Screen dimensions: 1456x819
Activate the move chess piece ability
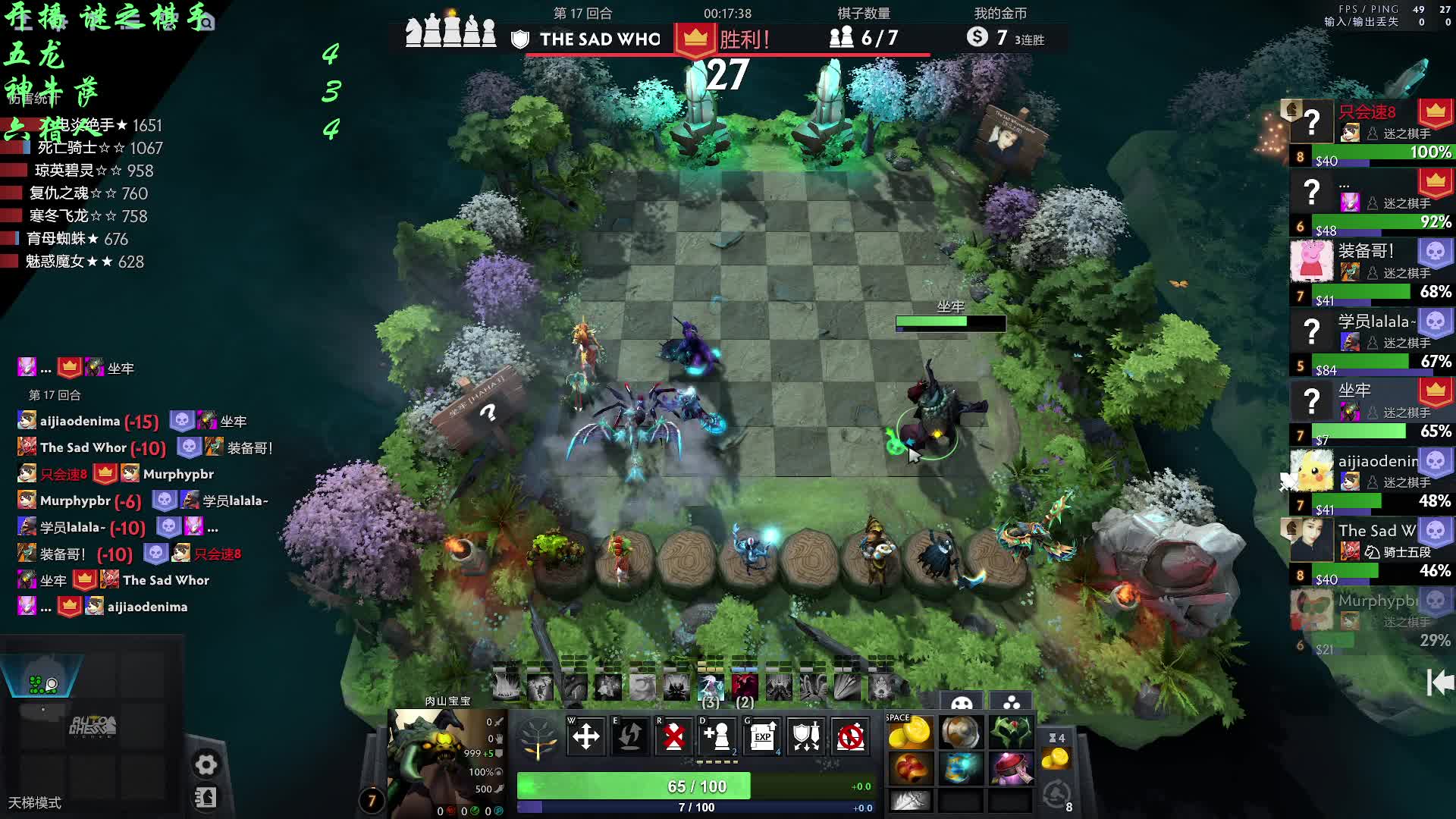585,736
